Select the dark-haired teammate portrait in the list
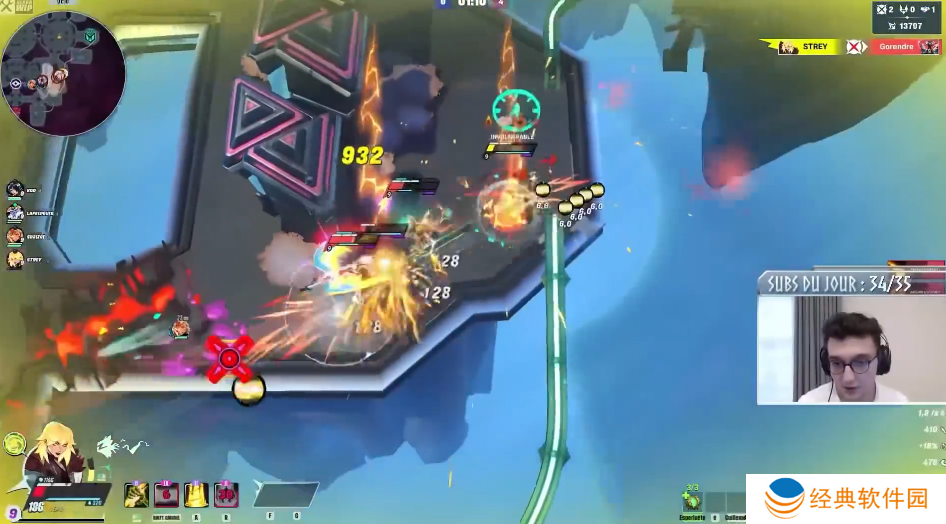Viewport: 946px width, 524px height. click(15, 189)
